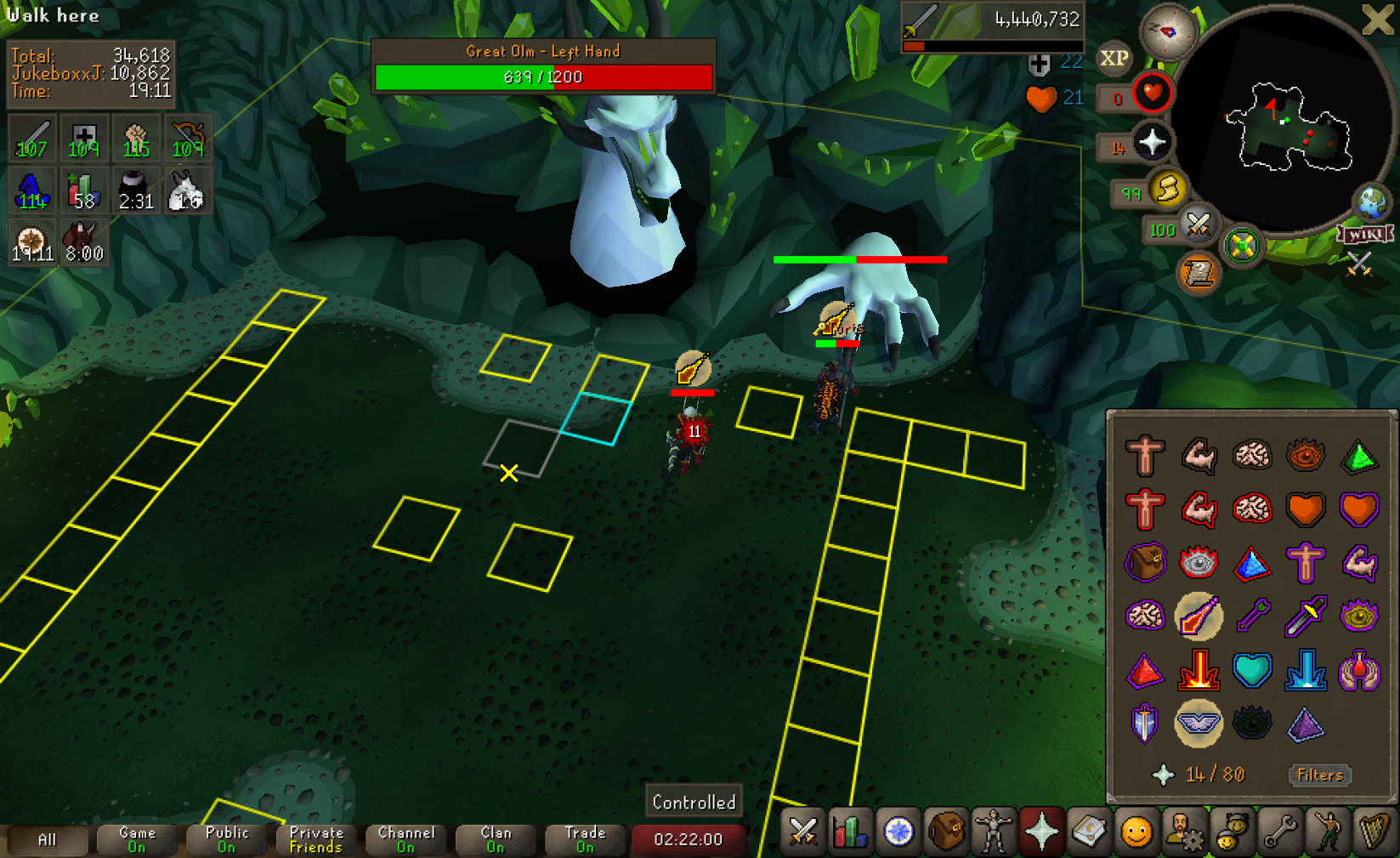Viewport: 1400px width, 858px height.
Task: Select the Public chat filter tab
Action: pos(226,839)
